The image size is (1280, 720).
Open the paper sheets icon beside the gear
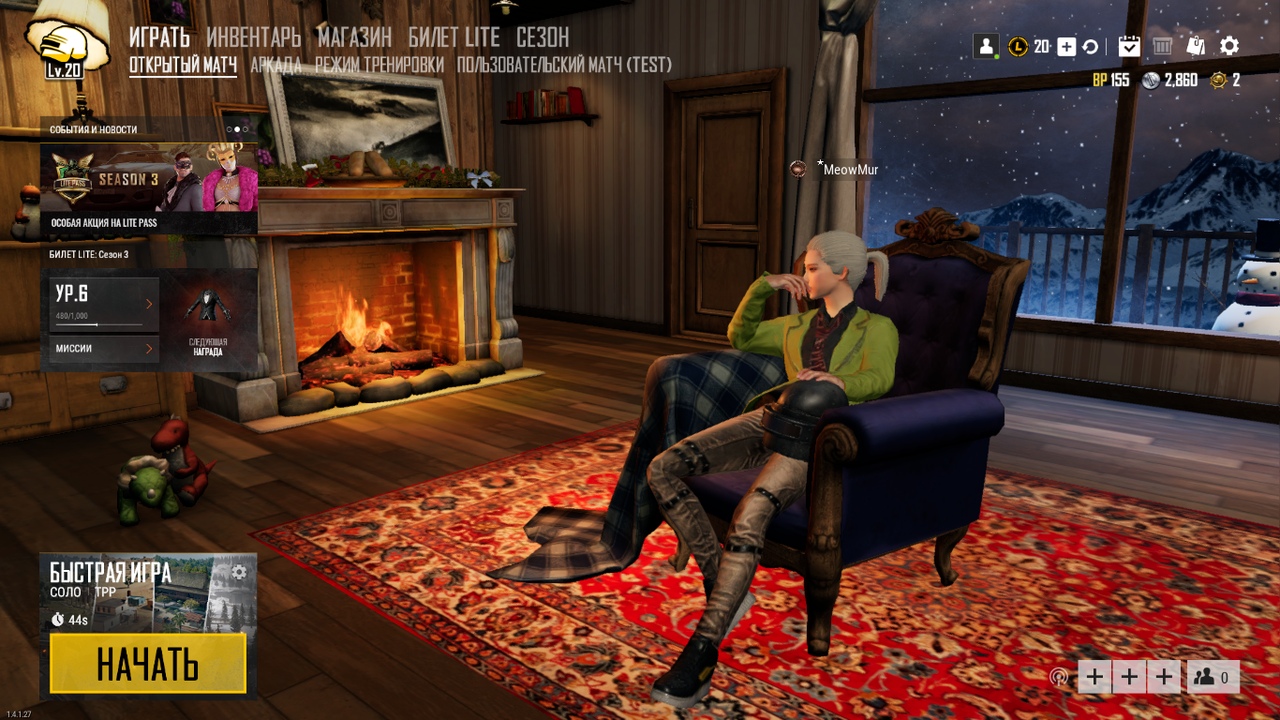[x=1196, y=46]
